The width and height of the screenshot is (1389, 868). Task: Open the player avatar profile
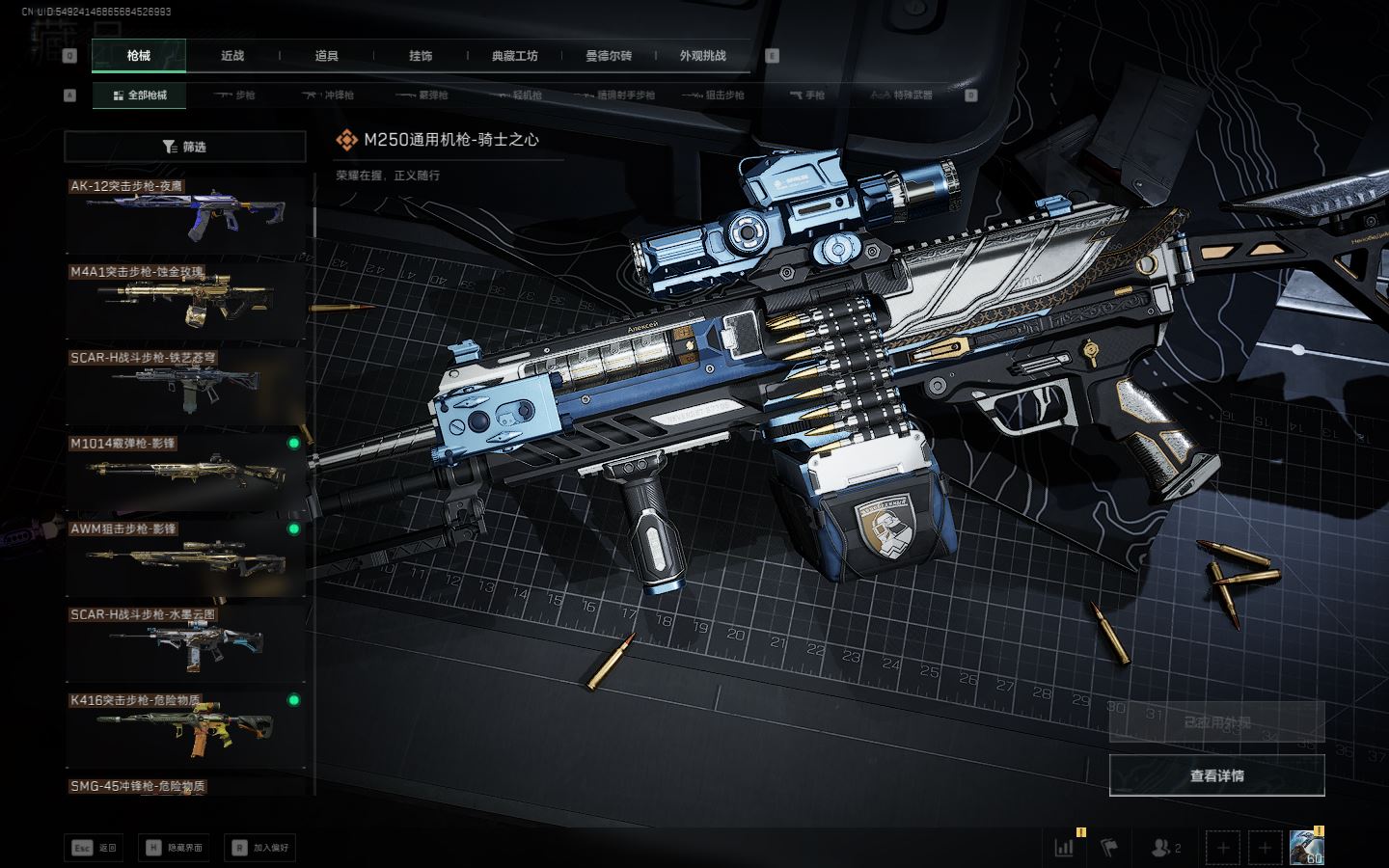pyautogui.click(x=1306, y=848)
